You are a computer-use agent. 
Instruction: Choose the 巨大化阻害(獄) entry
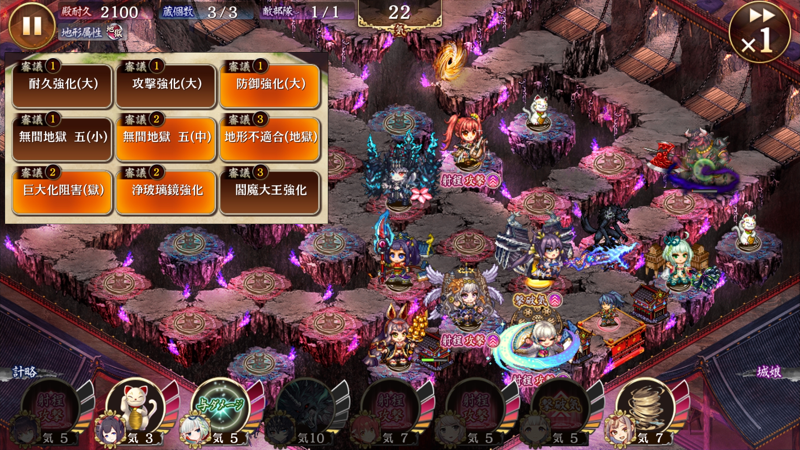click(x=62, y=191)
